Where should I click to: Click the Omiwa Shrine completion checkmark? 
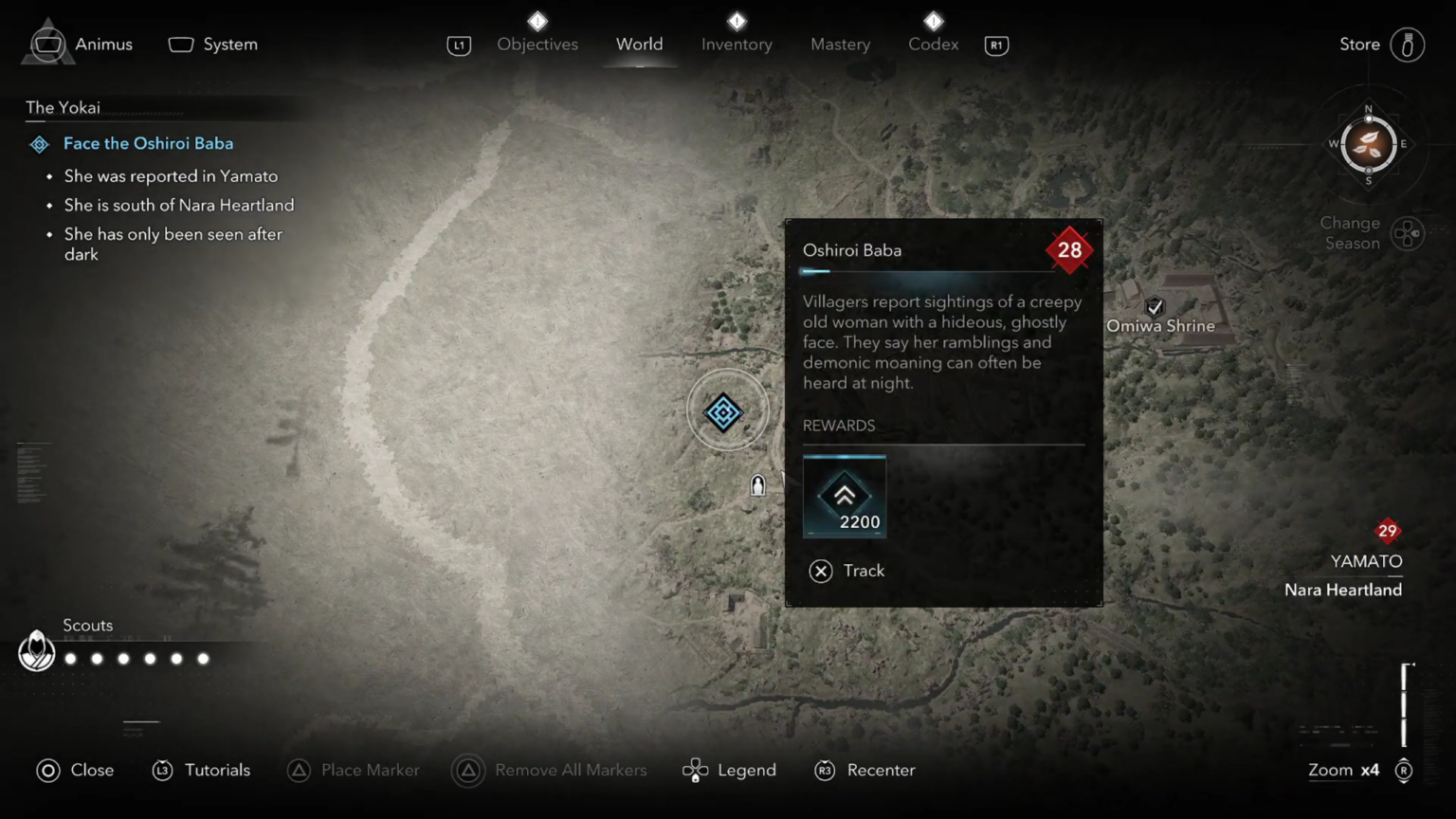[x=1155, y=307]
